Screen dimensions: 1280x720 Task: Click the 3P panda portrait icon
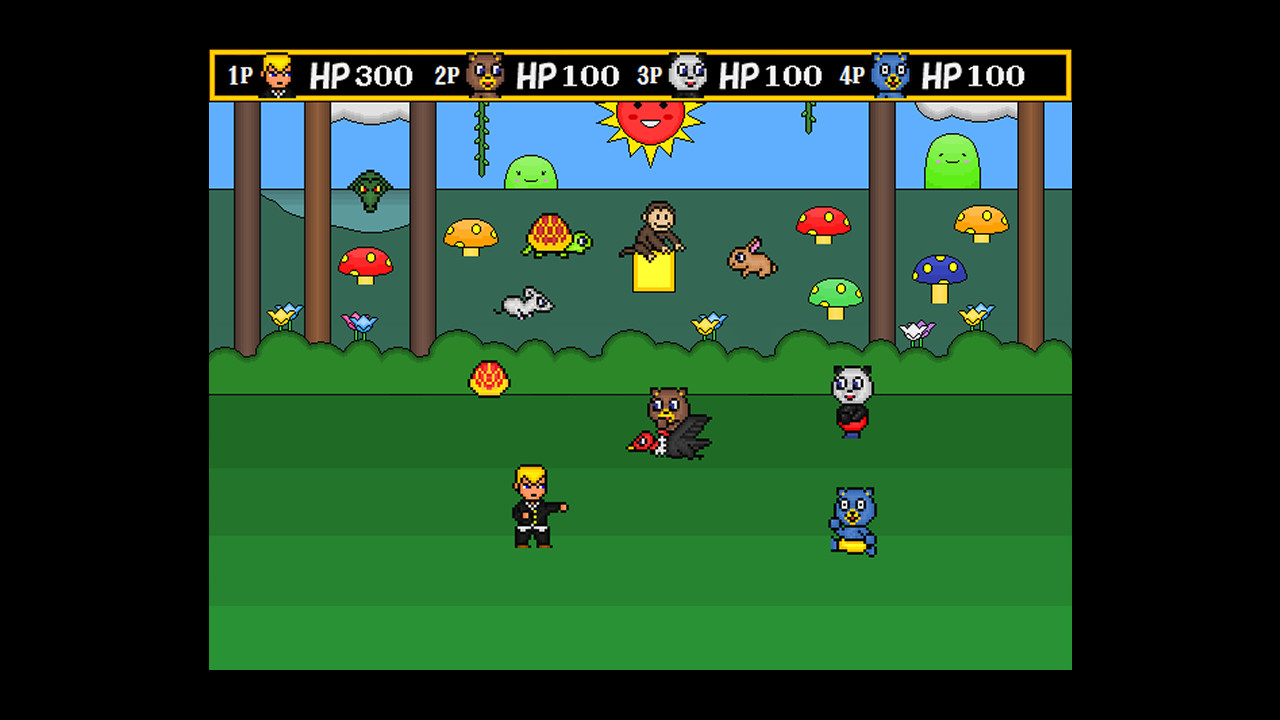[x=688, y=71]
